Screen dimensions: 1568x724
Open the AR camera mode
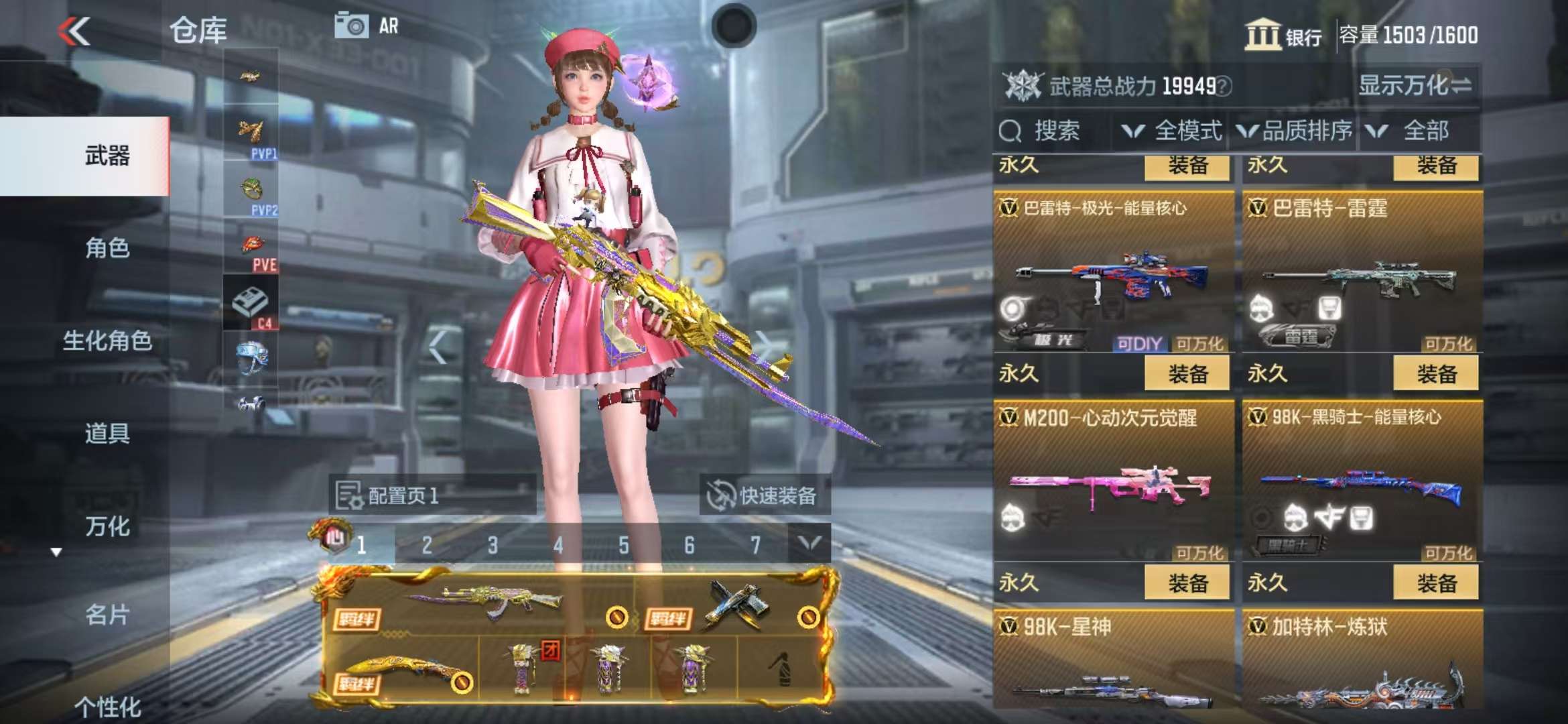pos(367,26)
